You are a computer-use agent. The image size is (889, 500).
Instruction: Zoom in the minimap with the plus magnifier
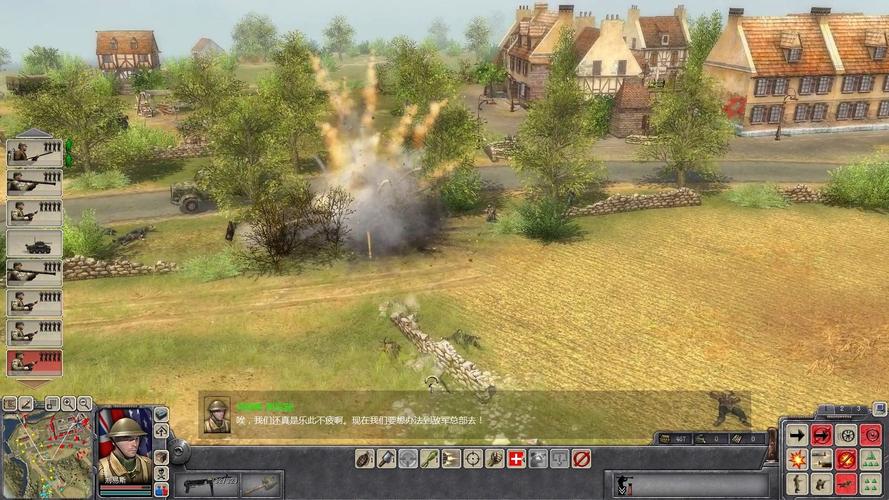click(67, 404)
